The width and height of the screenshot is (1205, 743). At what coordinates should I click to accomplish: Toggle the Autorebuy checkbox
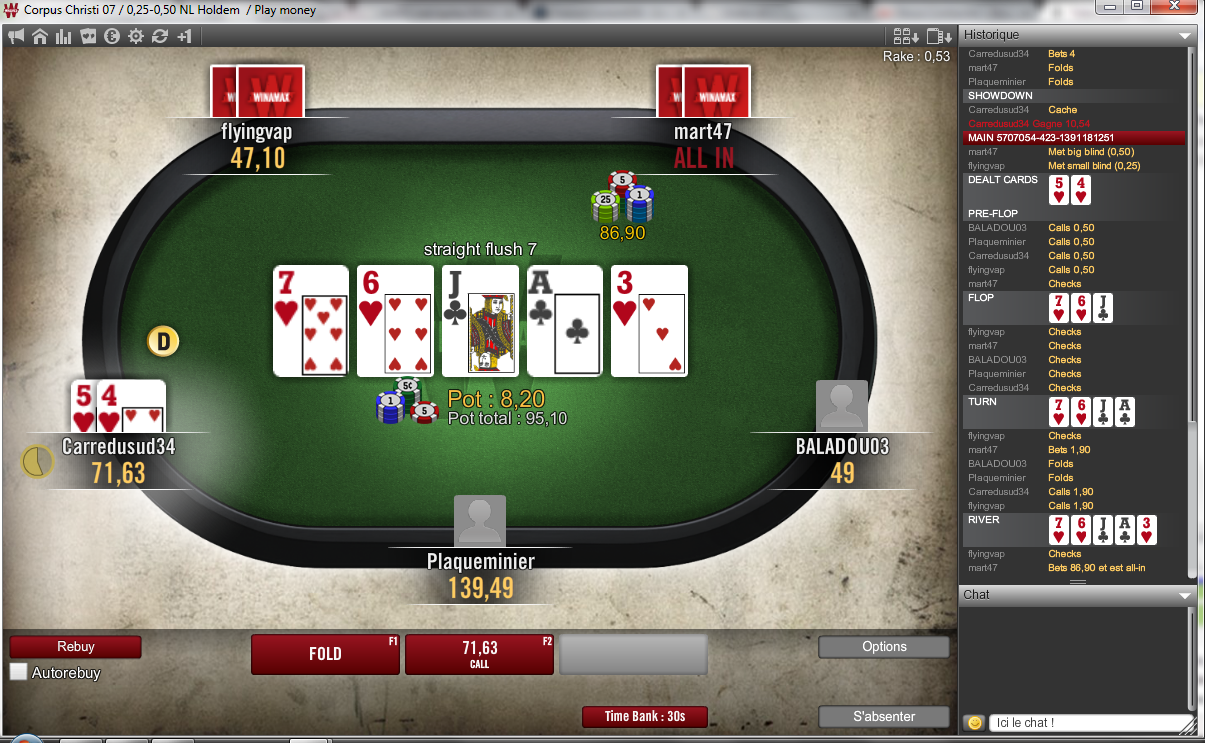[19, 672]
